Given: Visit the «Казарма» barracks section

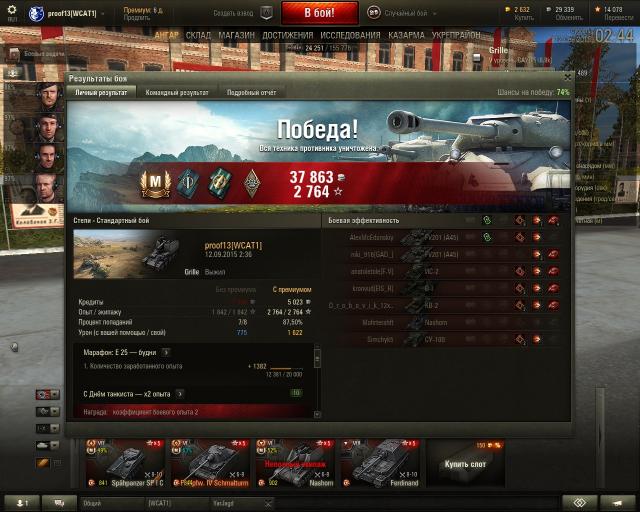Looking at the screenshot, I should pyautogui.click(x=406, y=34).
